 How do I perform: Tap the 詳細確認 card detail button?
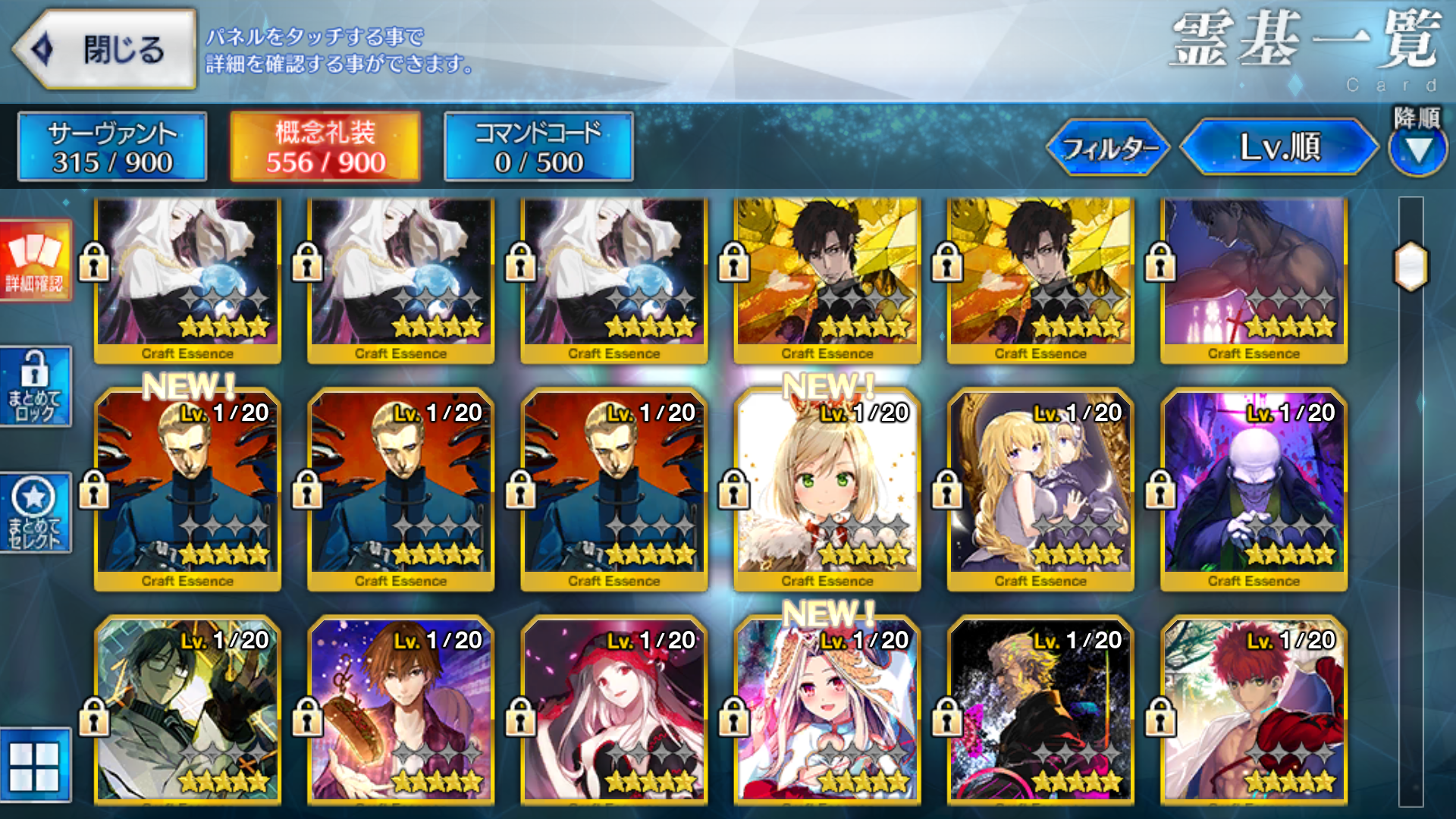(x=35, y=261)
